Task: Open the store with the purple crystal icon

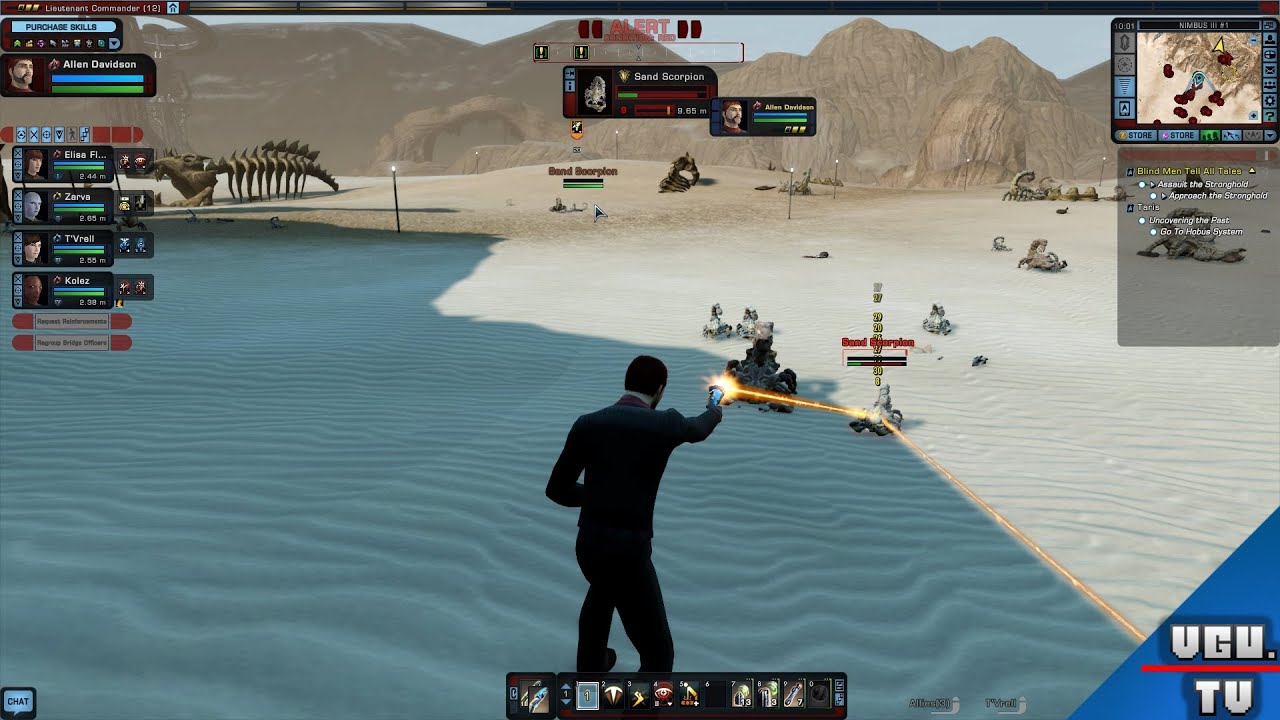Action: (x=1177, y=136)
